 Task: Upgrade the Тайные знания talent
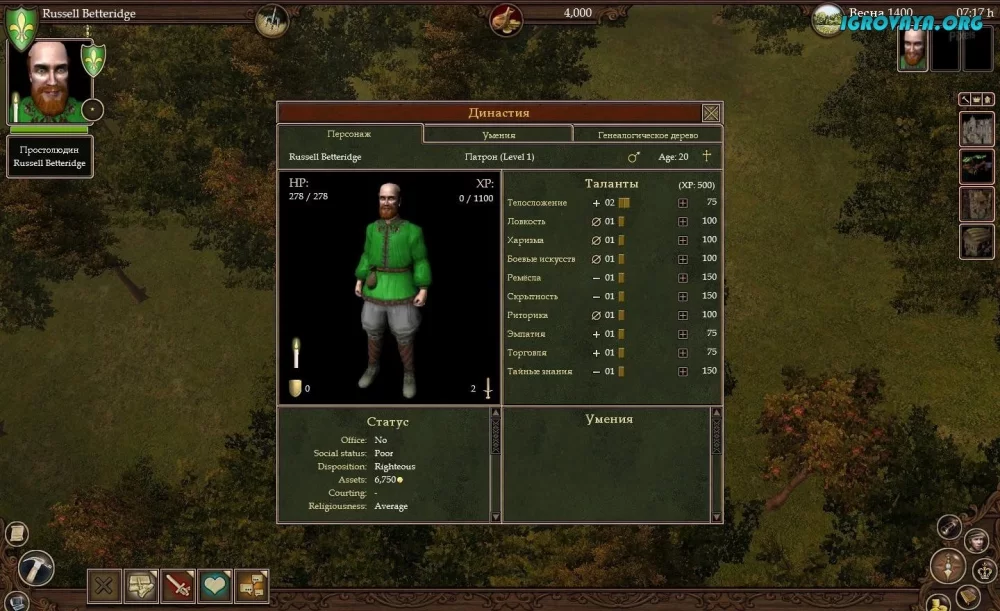pos(683,372)
